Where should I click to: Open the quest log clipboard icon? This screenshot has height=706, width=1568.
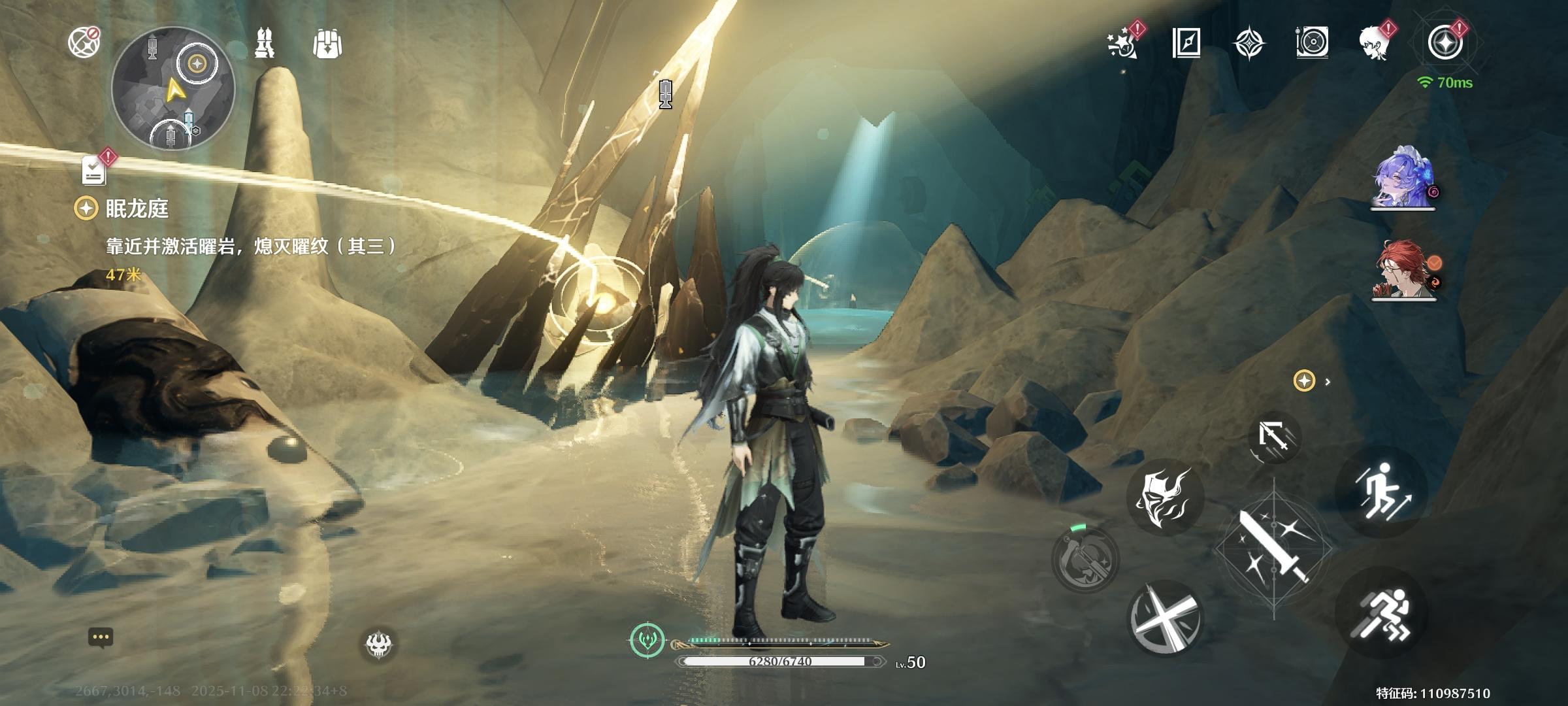coord(94,170)
